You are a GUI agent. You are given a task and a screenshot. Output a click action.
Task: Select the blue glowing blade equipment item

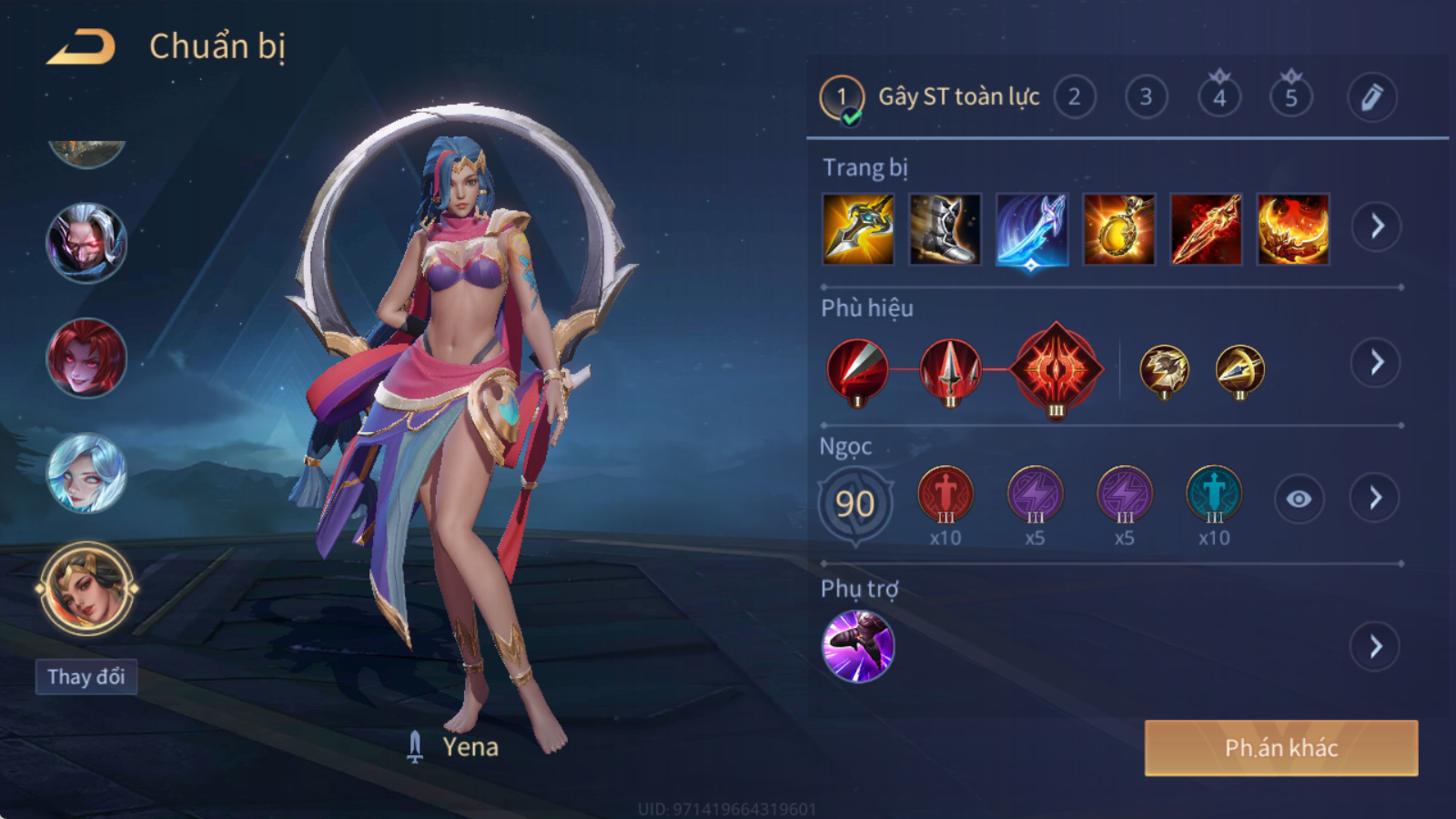click(1032, 229)
